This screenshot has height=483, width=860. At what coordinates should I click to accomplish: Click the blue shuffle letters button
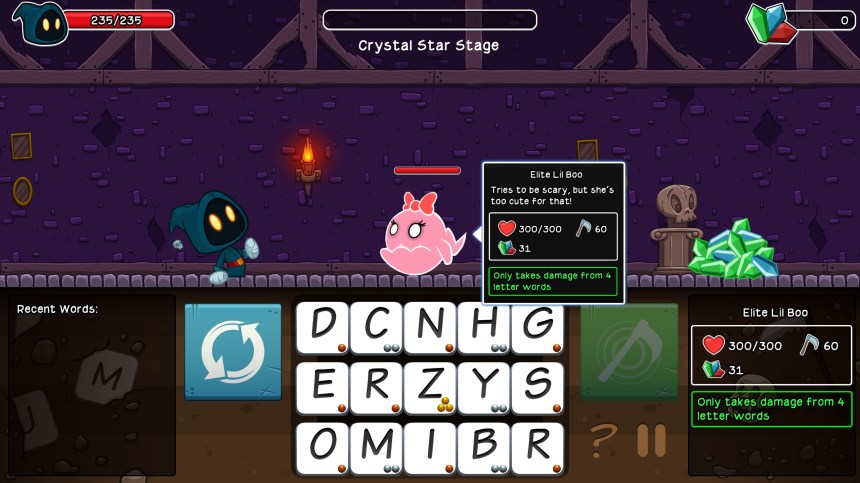point(233,352)
